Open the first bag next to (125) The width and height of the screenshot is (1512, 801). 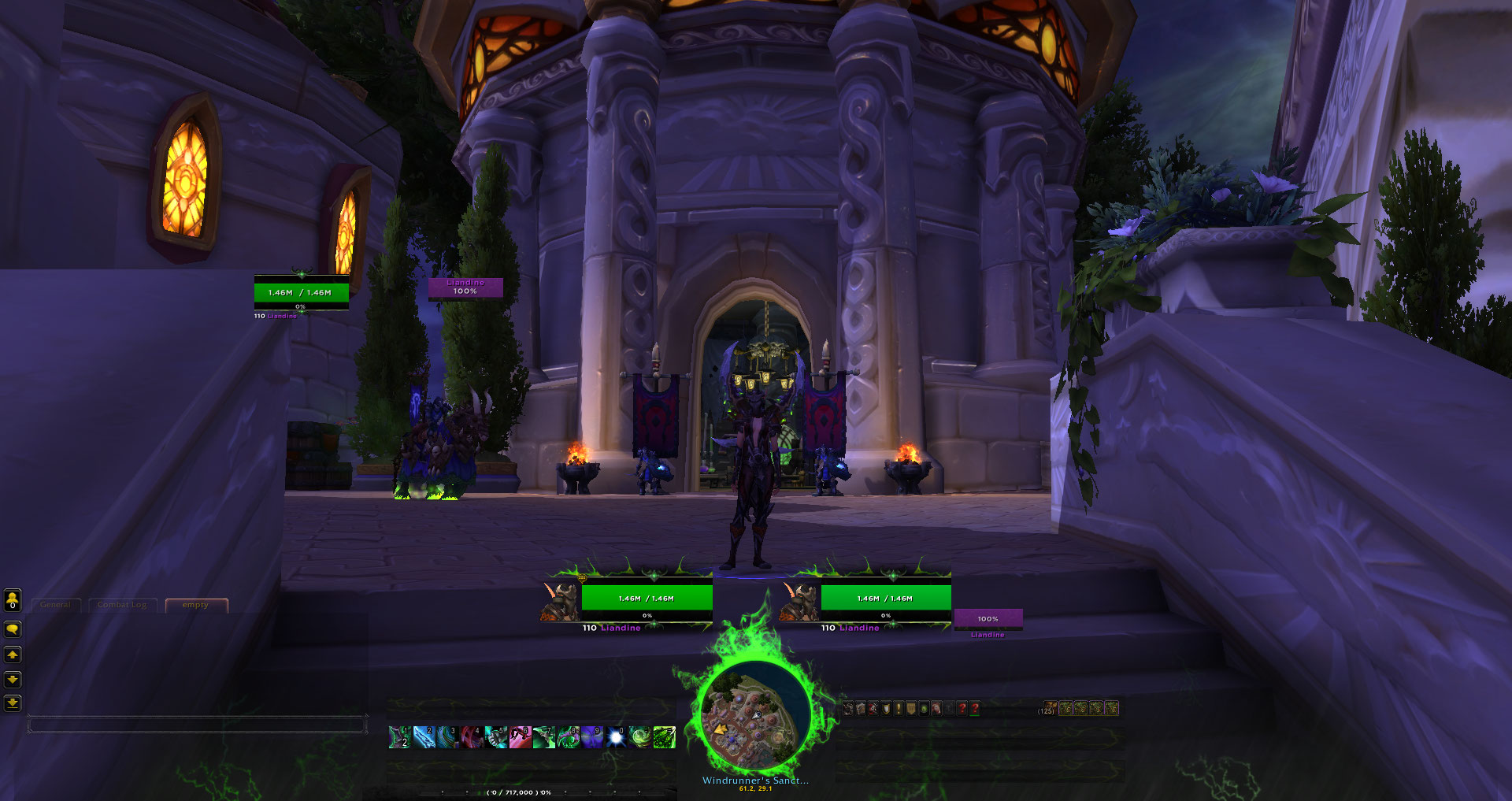1065,707
